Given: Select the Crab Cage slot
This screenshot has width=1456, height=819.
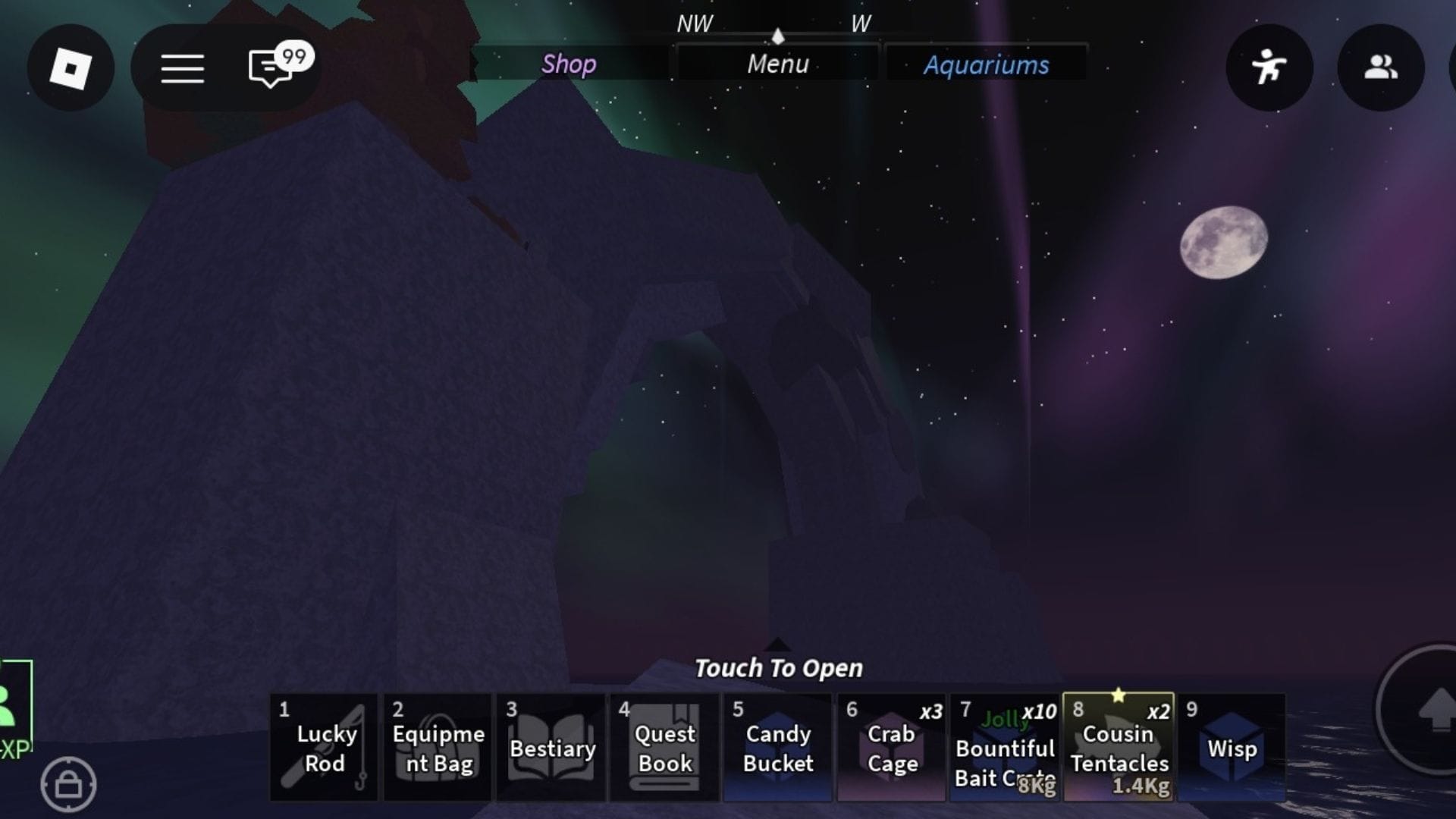Looking at the screenshot, I should point(892,748).
